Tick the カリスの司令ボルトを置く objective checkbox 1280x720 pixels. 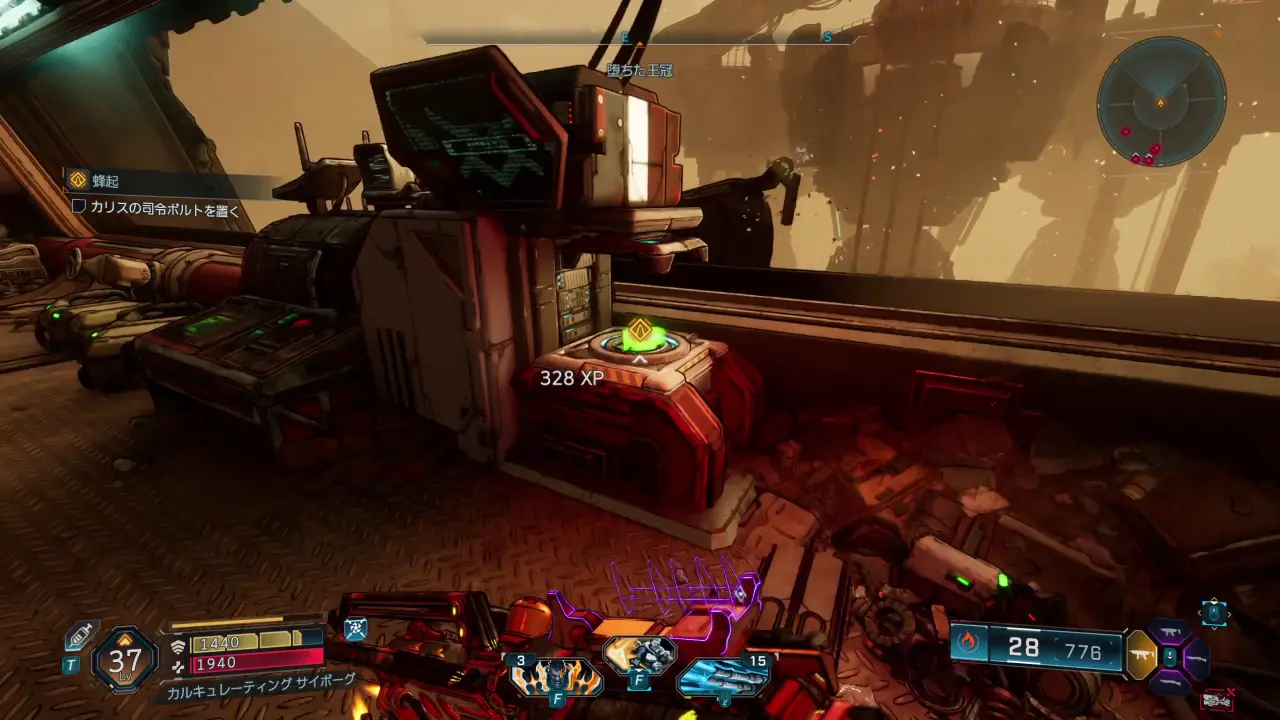[x=79, y=206]
